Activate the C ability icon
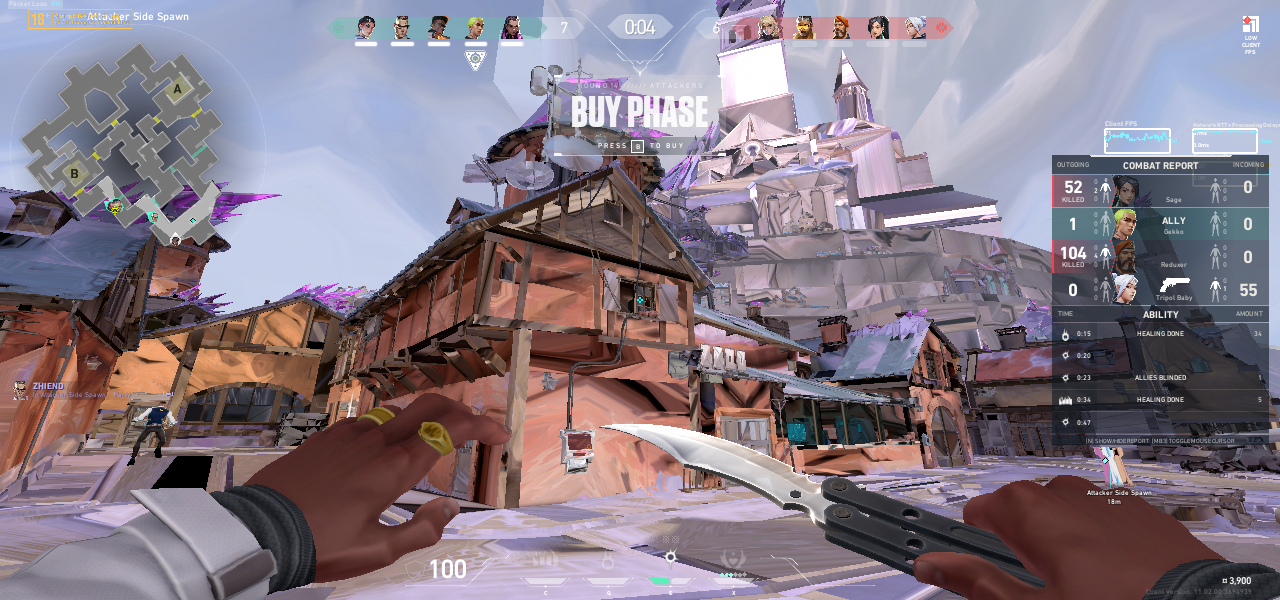The image size is (1280, 600). pos(545,560)
